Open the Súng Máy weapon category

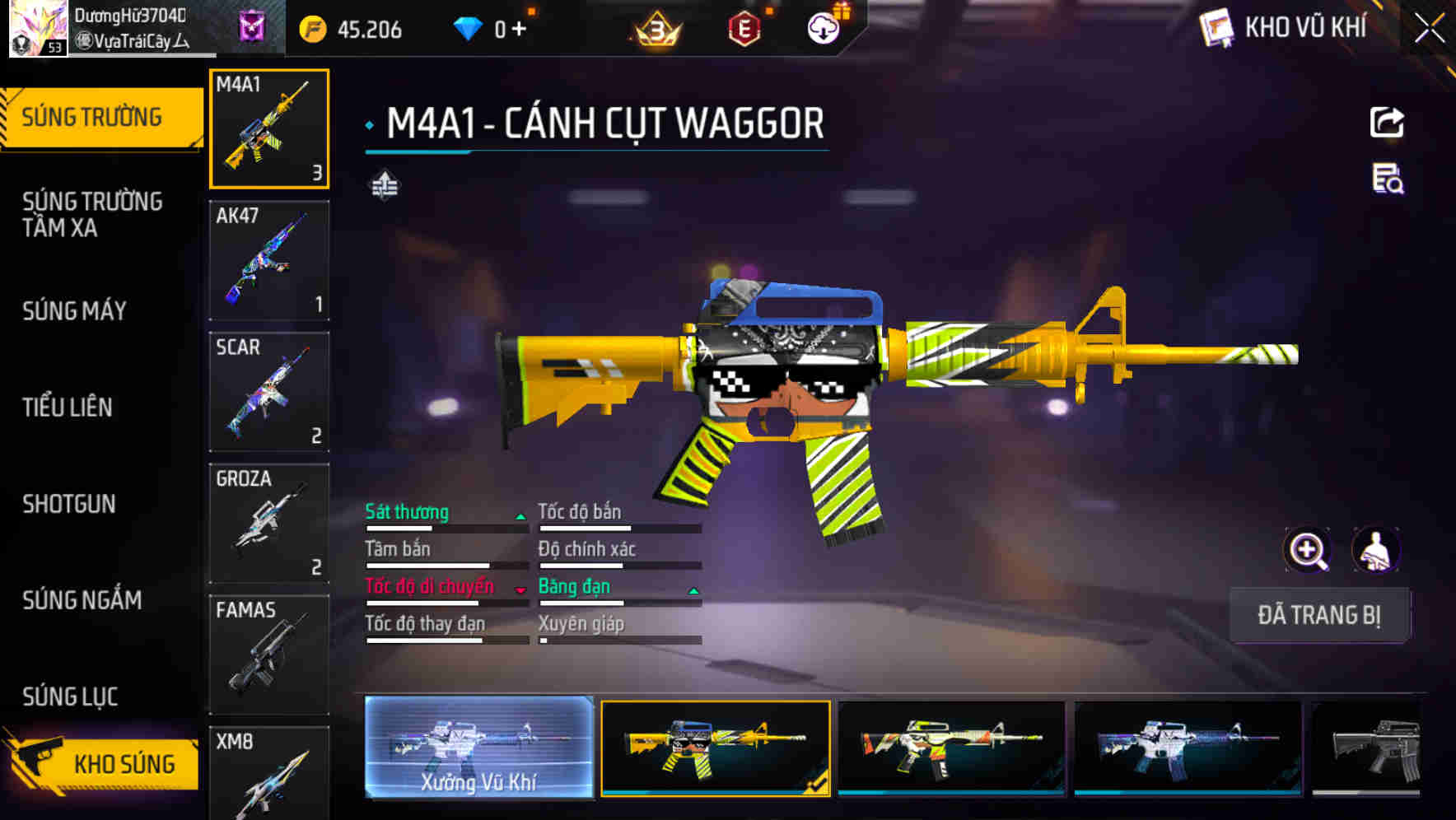[74, 310]
